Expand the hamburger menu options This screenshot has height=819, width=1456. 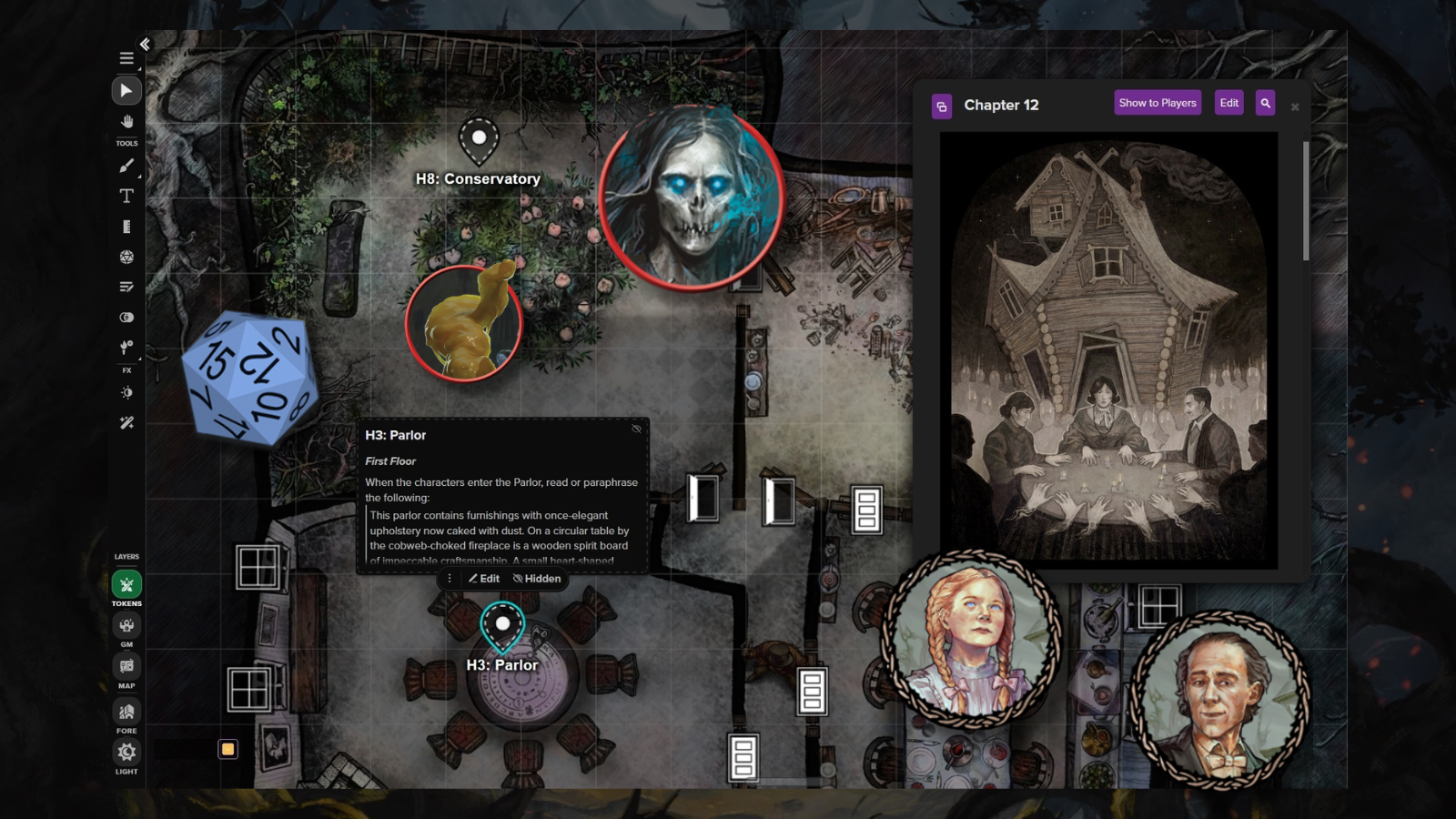click(126, 57)
